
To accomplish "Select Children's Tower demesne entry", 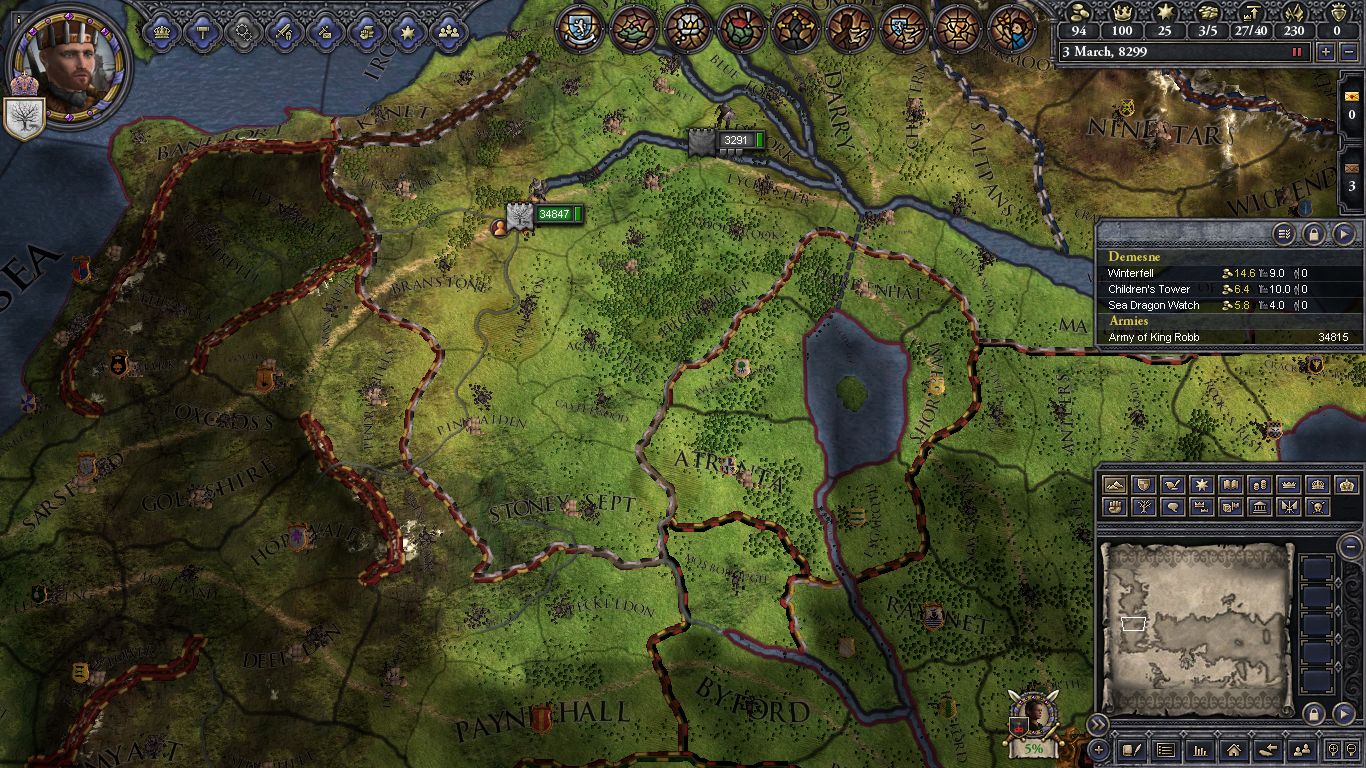I will [x=1148, y=289].
